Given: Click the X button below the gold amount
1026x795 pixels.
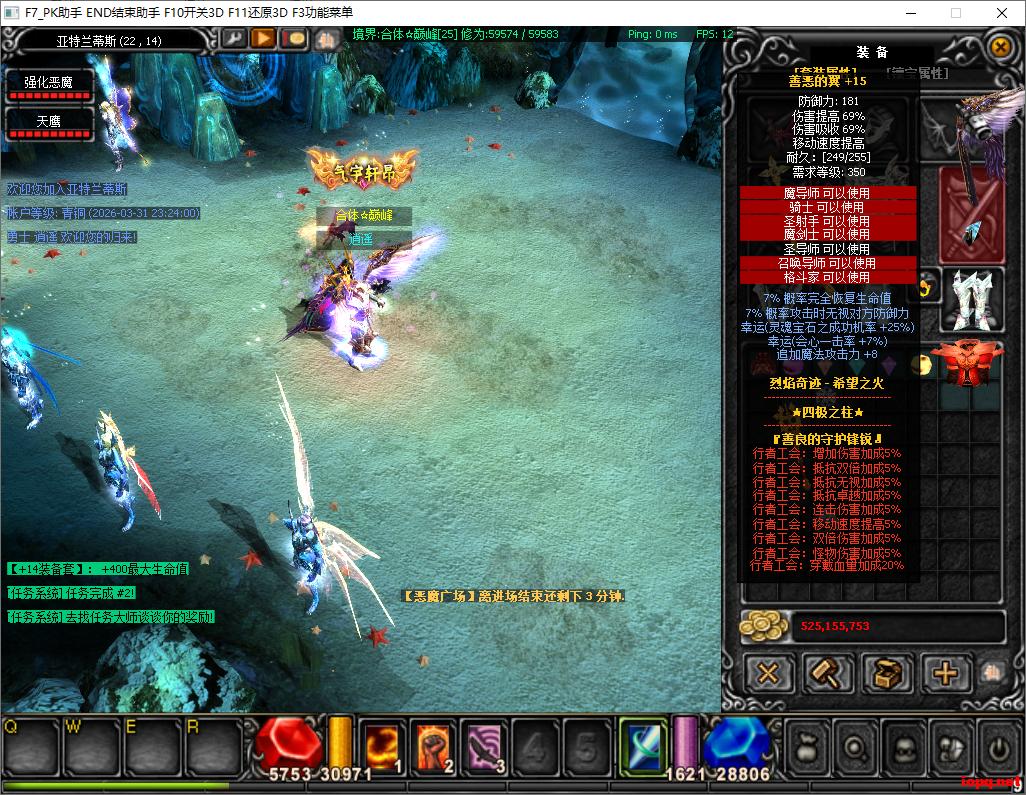Looking at the screenshot, I should pos(768,673).
